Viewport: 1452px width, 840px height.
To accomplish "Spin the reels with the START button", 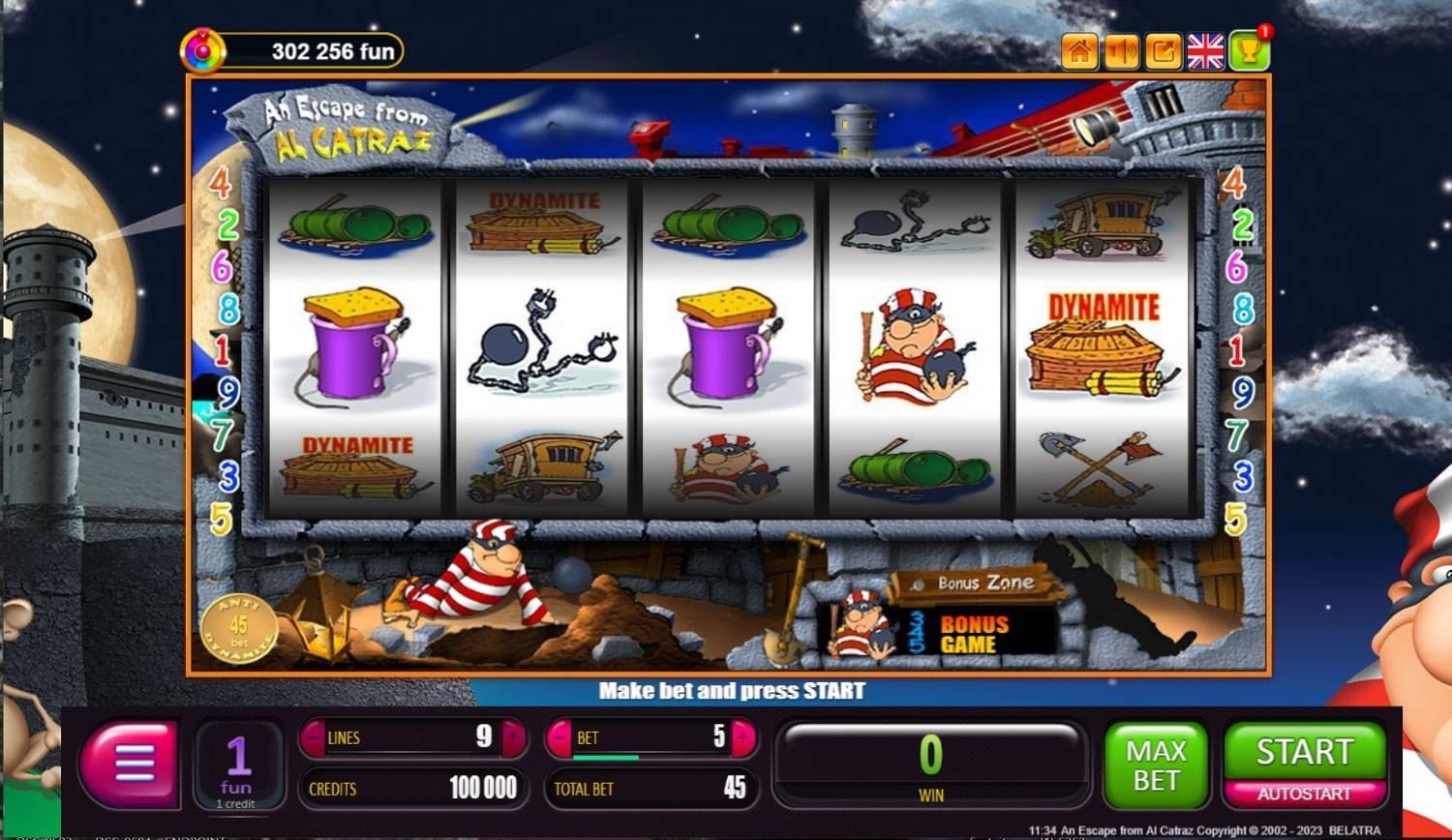I will click(x=1304, y=751).
